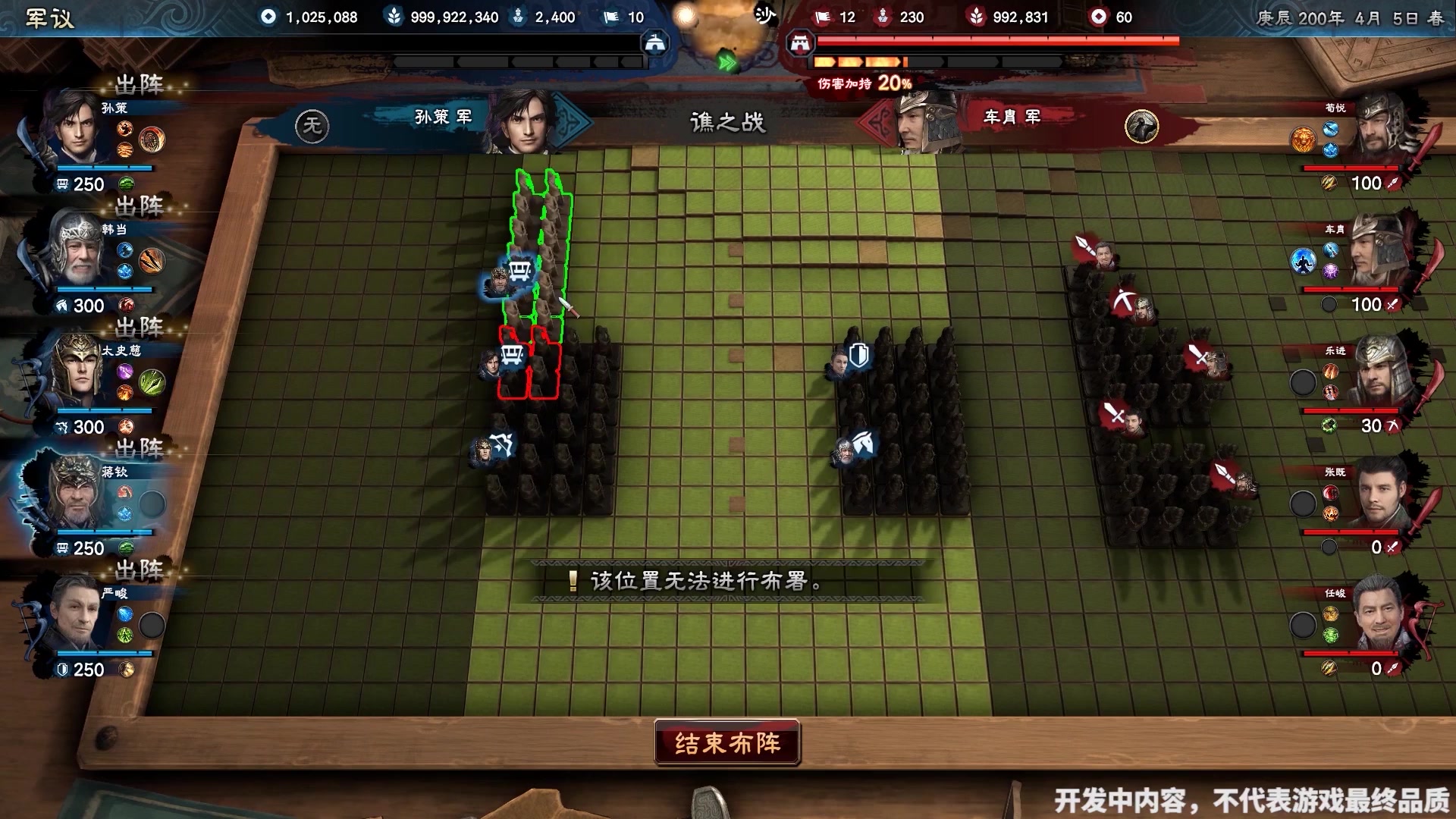1456x819 pixels.
Task: Click the grain resource icon showing 999,922,340
Action: pyautogui.click(x=394, y=17)
